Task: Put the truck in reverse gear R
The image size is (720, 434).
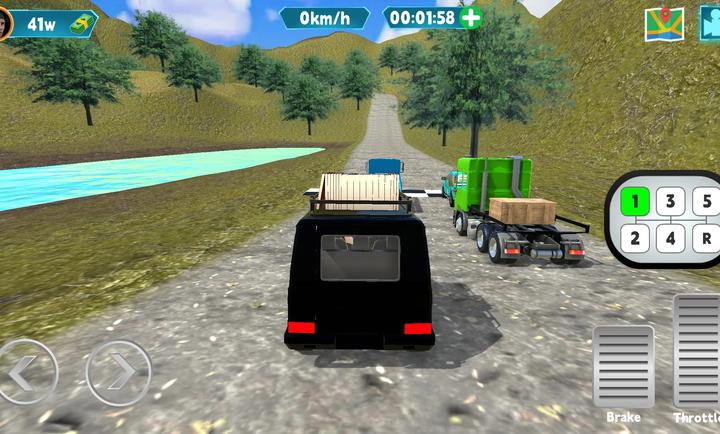Action: (706, 238)
